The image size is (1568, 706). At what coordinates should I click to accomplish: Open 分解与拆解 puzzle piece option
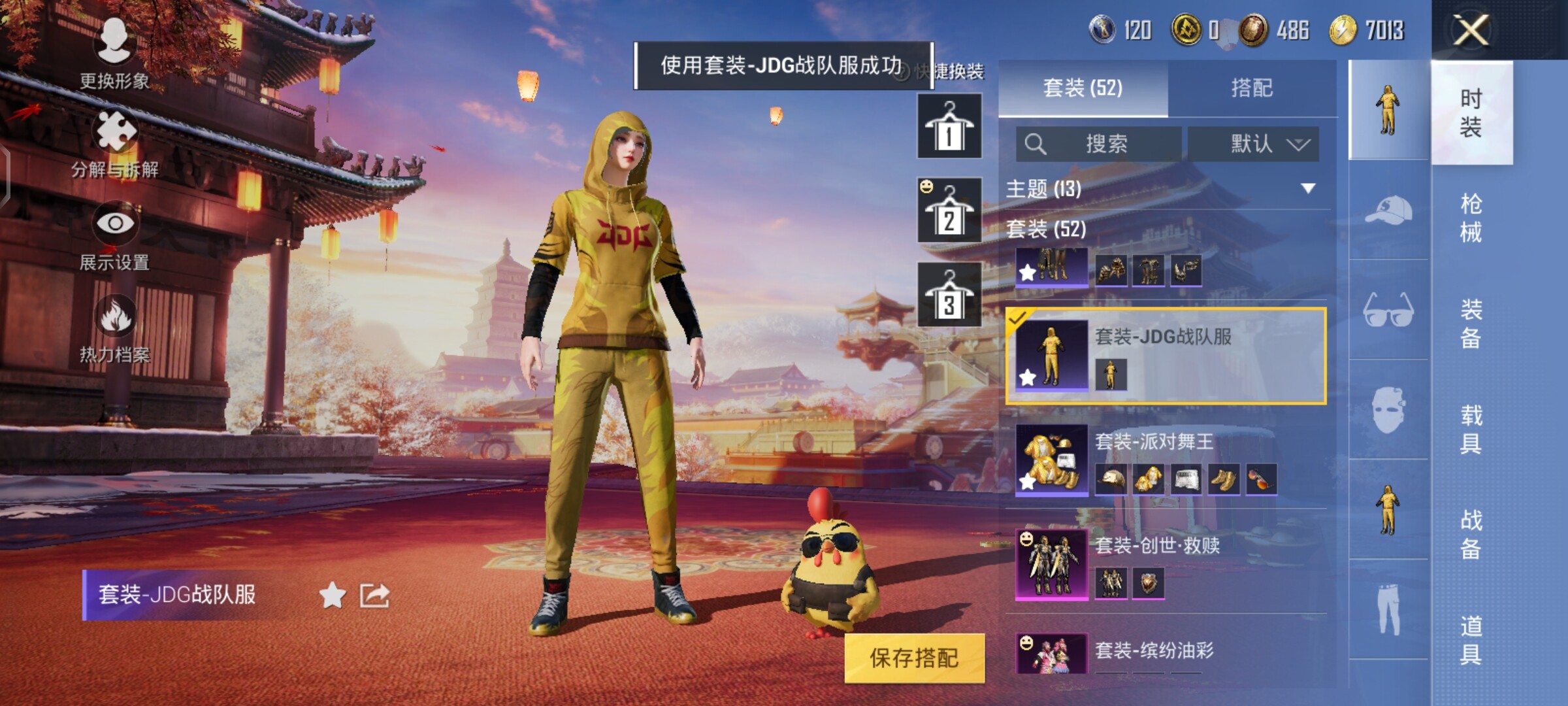116,144
